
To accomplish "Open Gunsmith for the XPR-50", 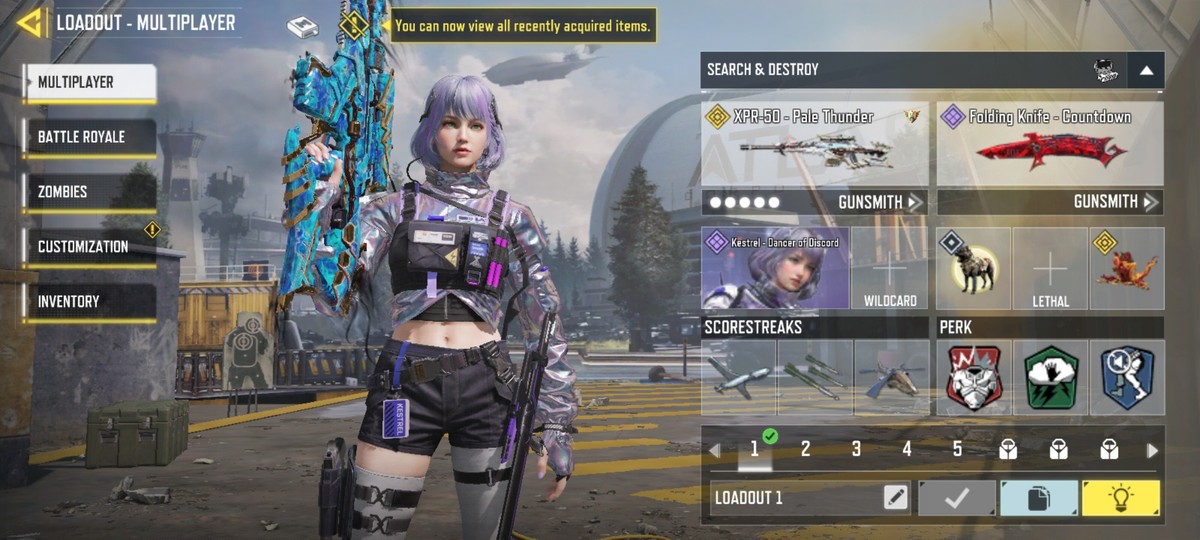I will [880, 203].
